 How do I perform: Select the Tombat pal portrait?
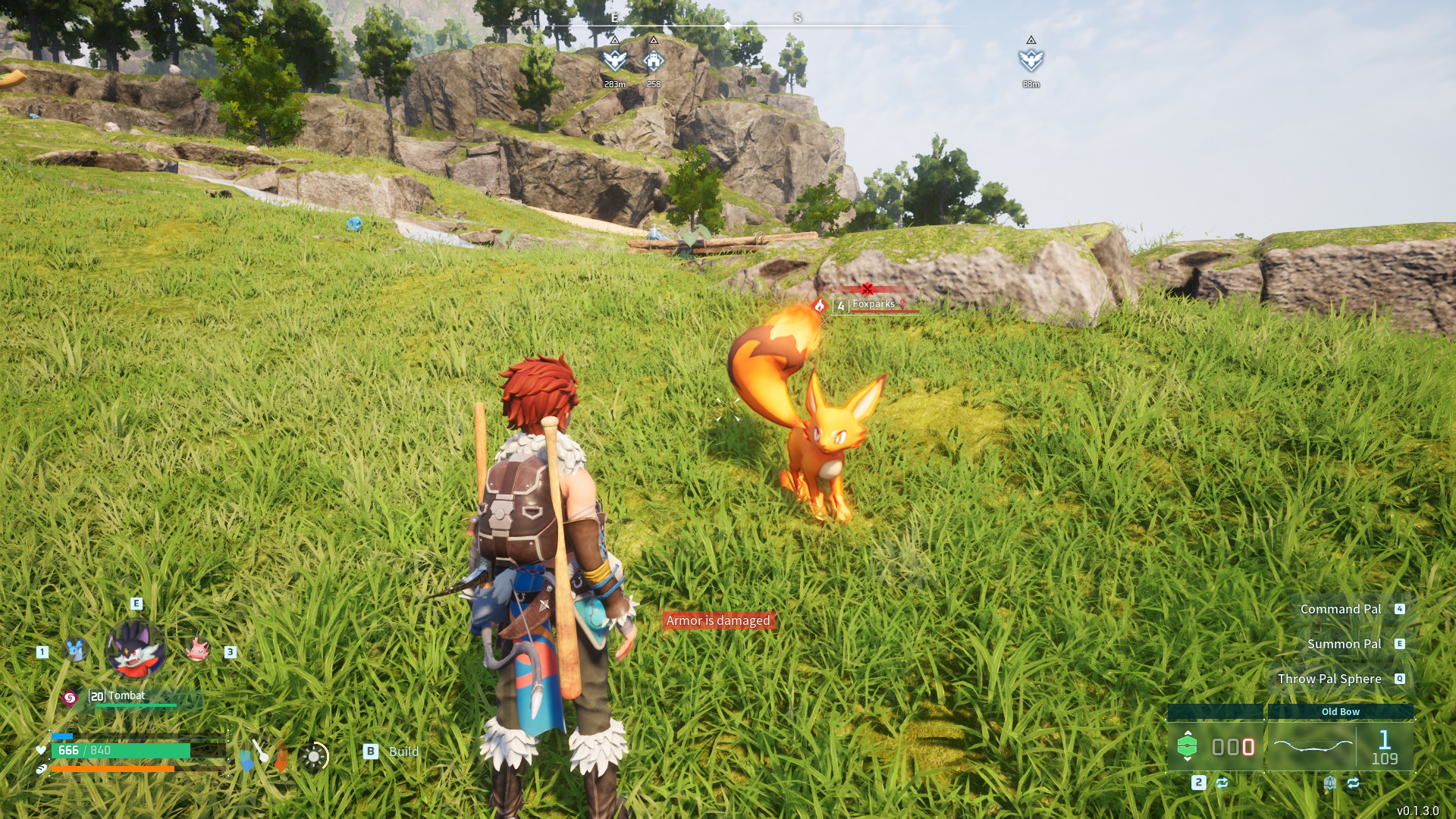click(136, 648)
